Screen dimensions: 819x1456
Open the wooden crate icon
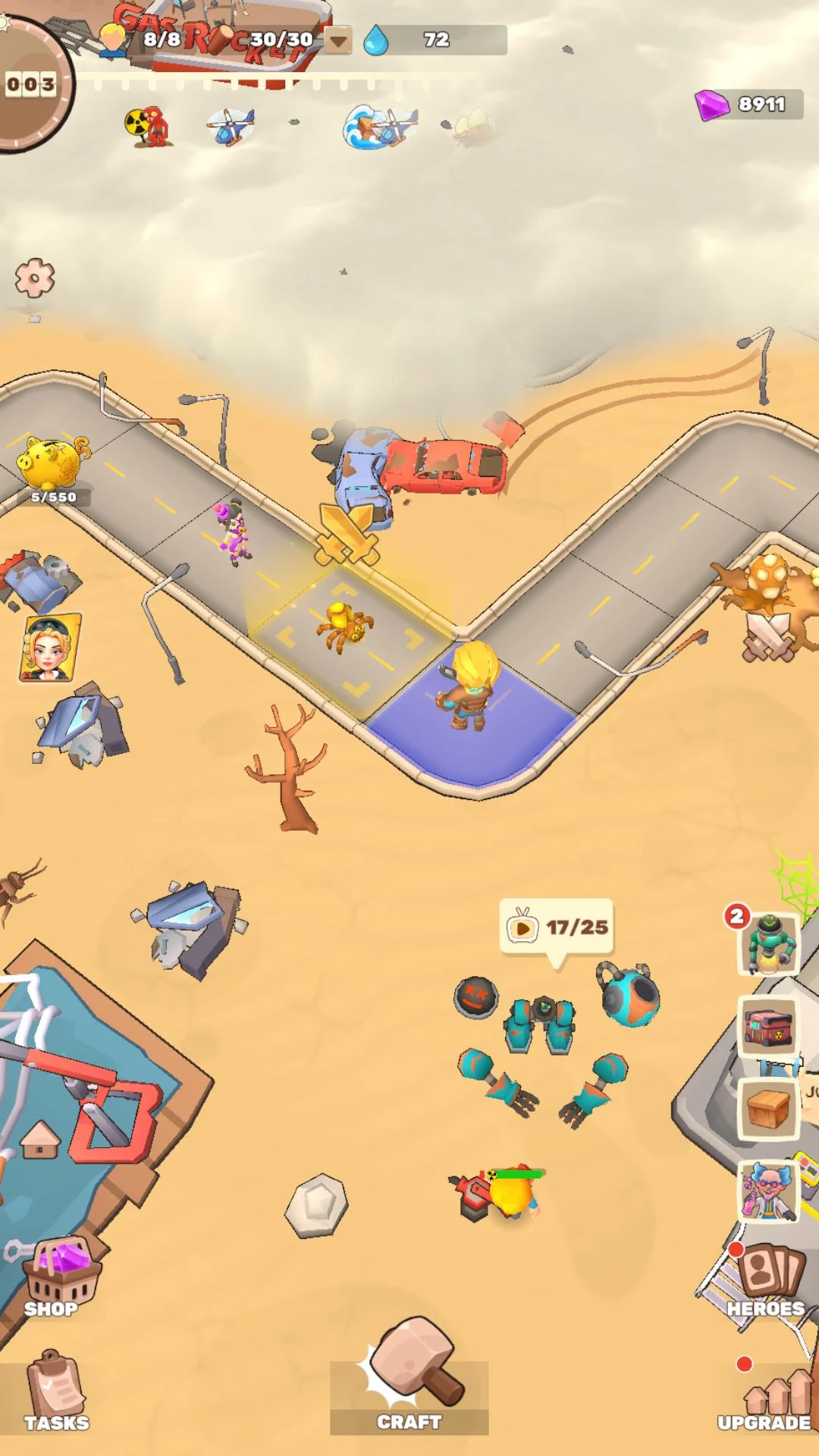(768, 1109)
